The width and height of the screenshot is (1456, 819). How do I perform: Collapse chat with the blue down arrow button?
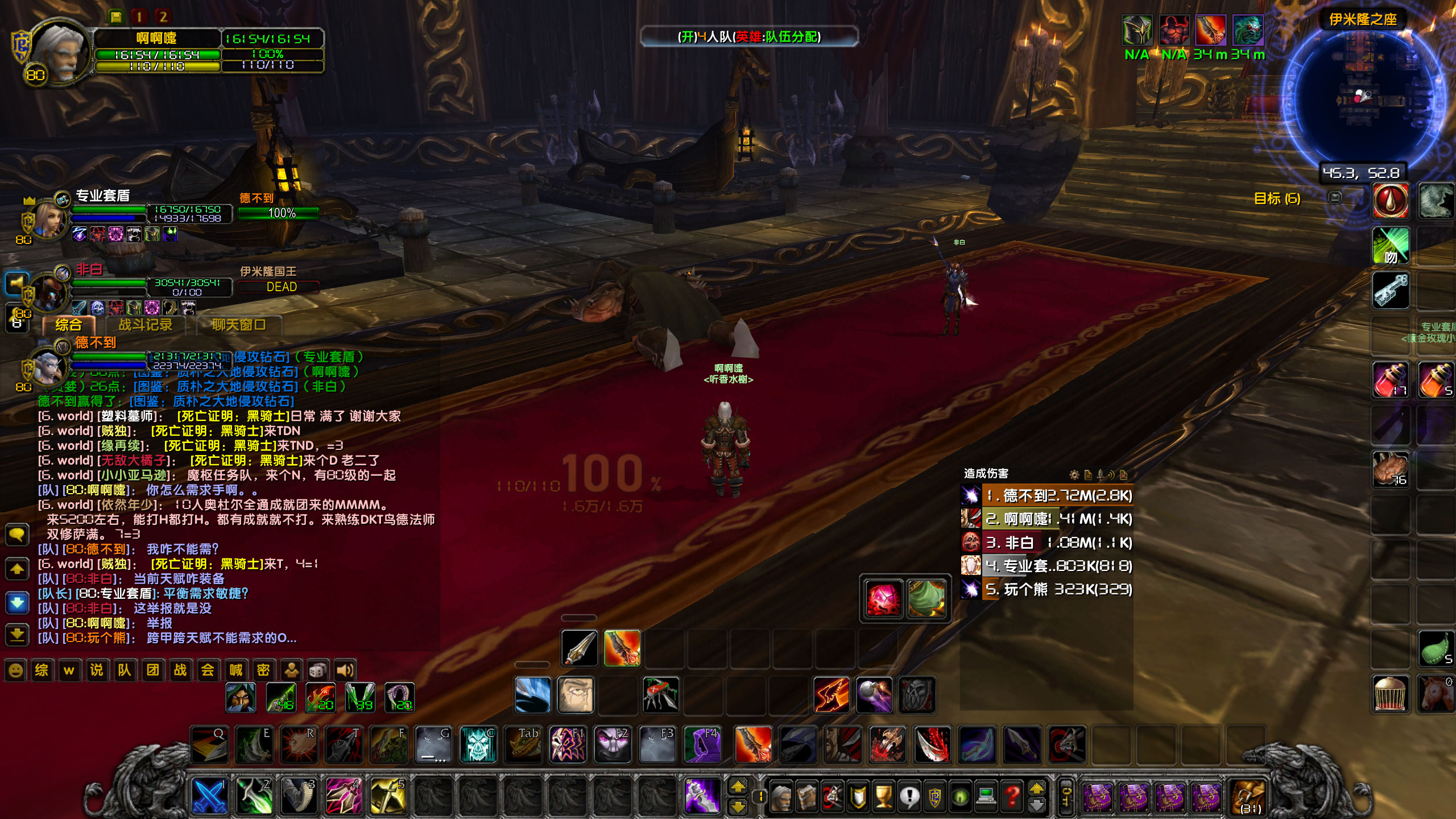pos(17,602)
